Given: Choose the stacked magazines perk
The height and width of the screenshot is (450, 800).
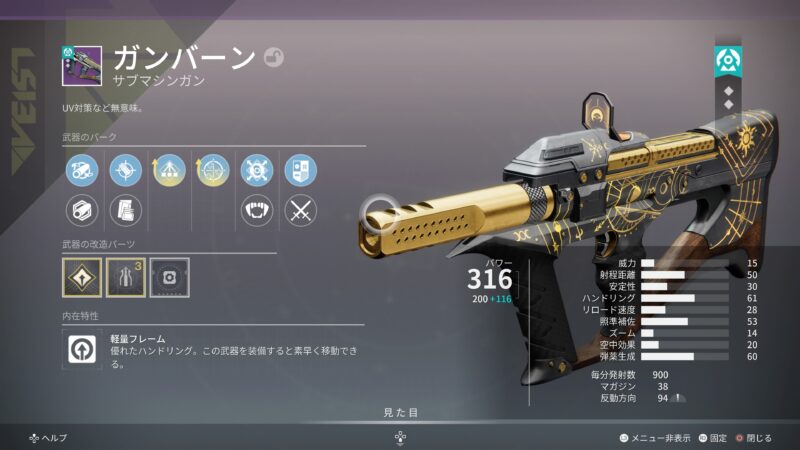Looking at the screenshot, I should [125, 210].
